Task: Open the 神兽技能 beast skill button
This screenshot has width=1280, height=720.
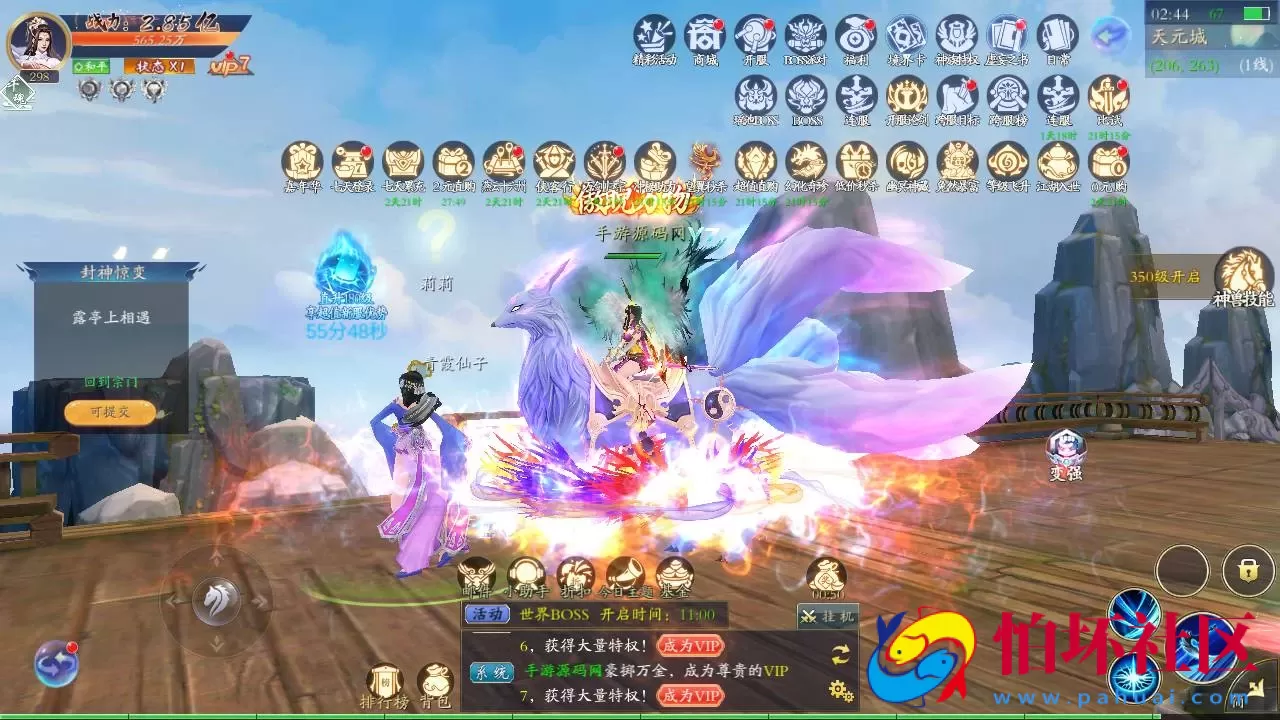Action: click(x=1243, y=274)
